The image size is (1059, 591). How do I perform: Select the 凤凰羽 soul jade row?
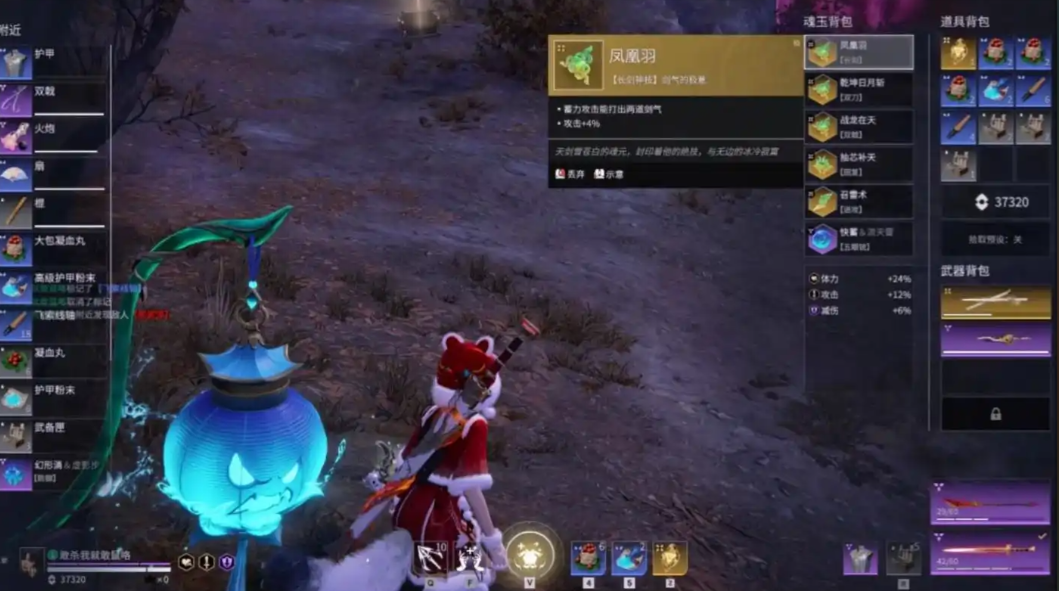[859, 52]
